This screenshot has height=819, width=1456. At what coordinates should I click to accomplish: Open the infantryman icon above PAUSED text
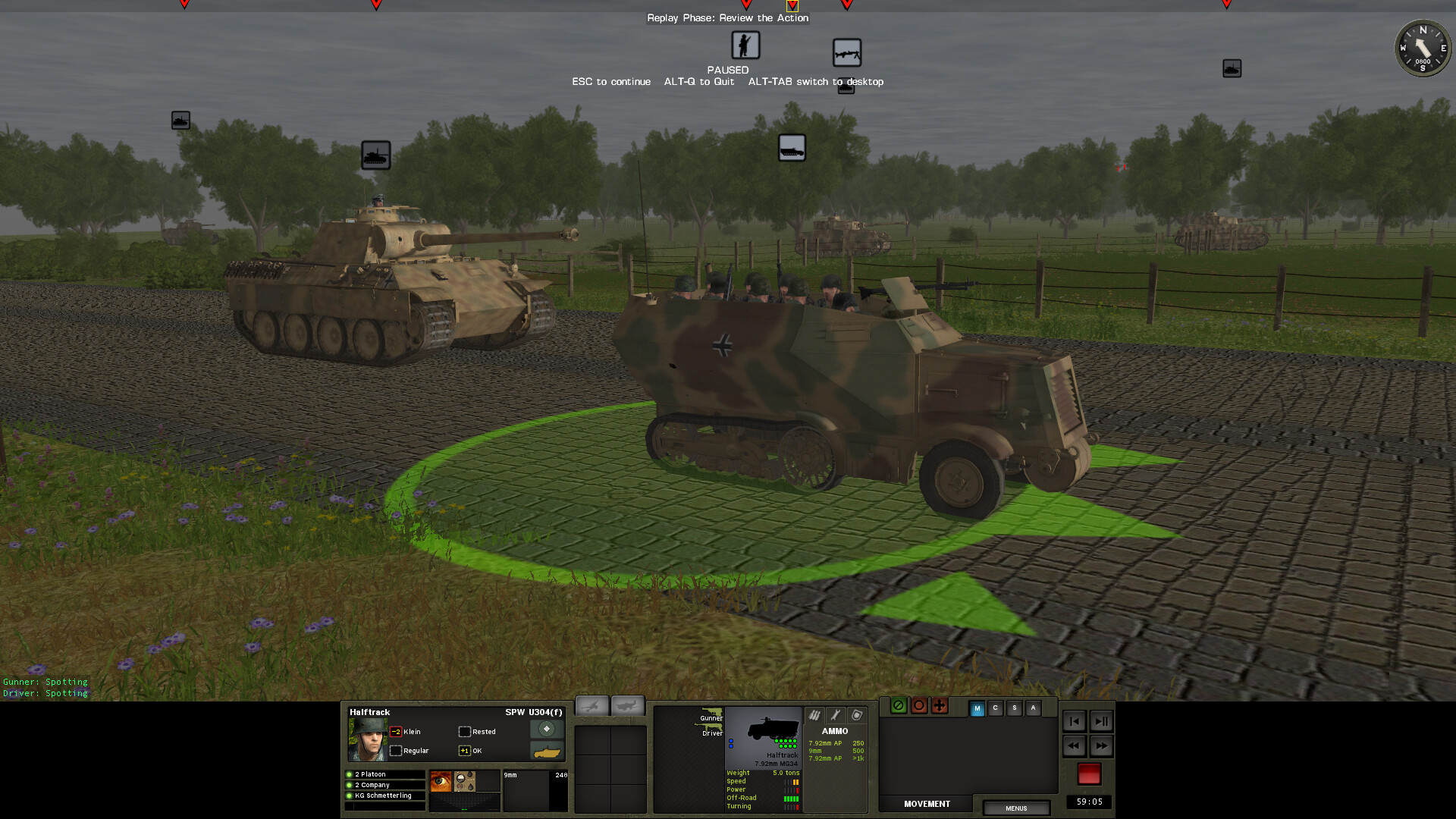745,45
